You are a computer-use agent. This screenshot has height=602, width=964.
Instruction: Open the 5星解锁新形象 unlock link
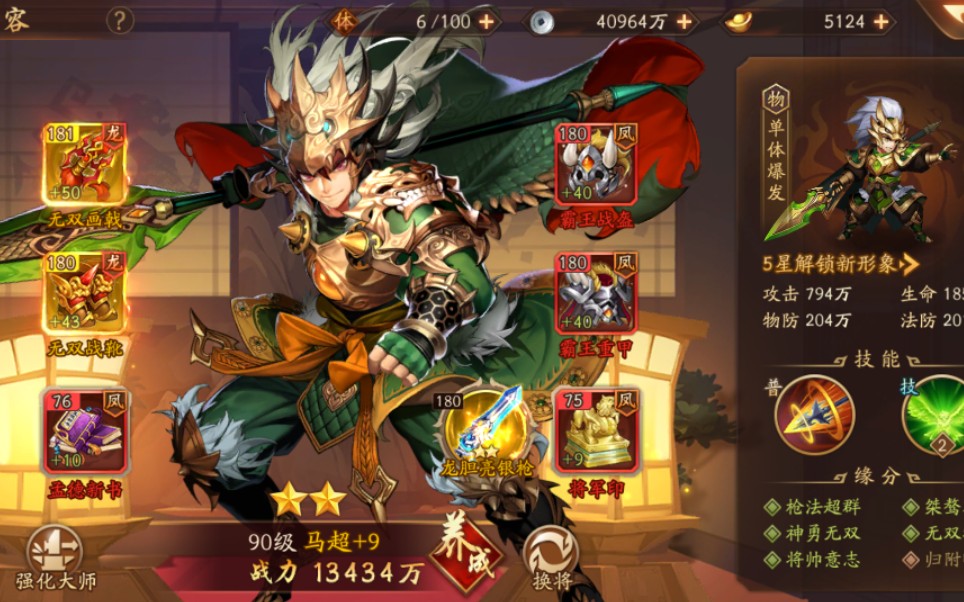tap(840, 265)
